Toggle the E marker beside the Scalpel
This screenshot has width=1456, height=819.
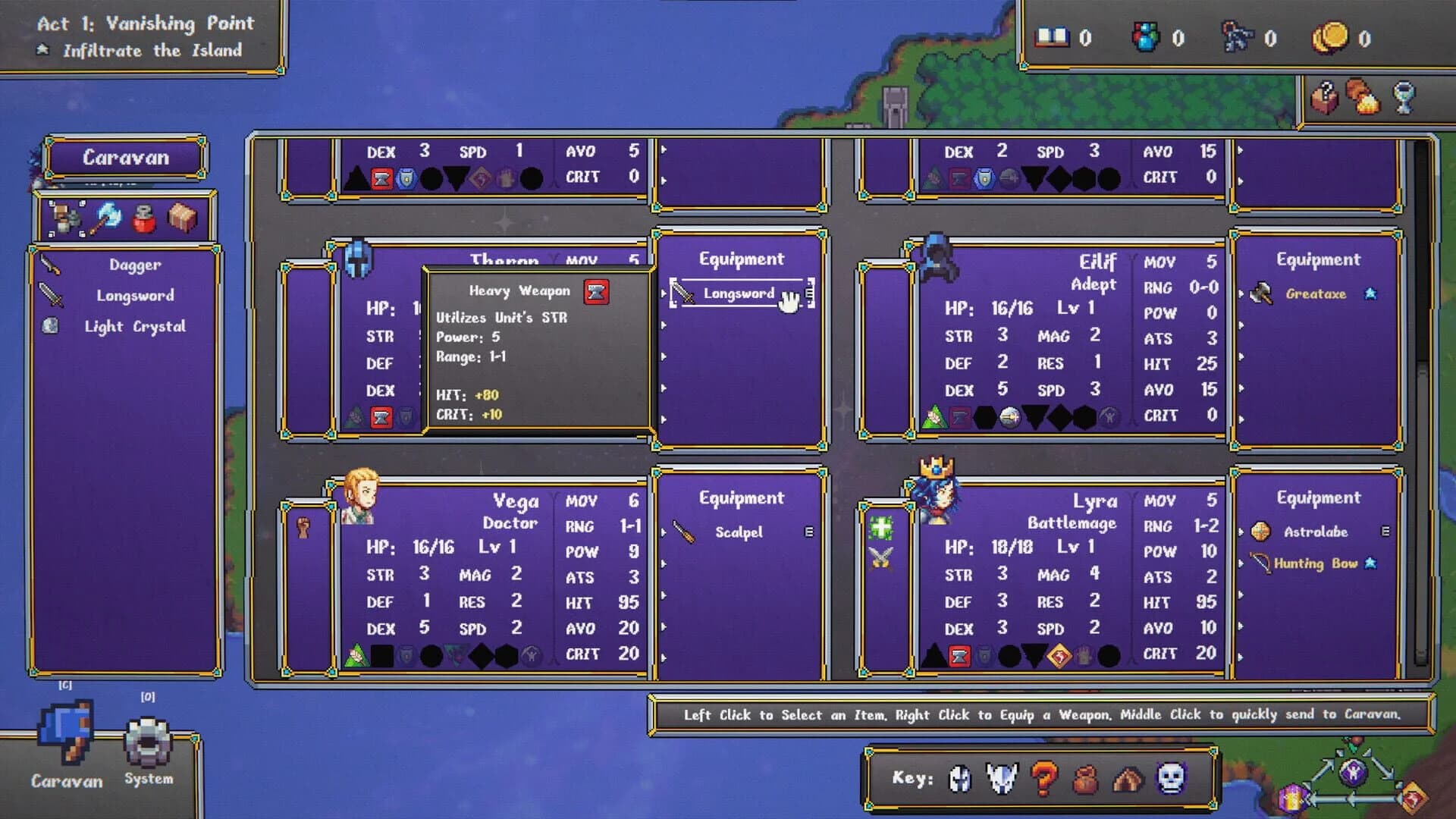coord(808,532)
